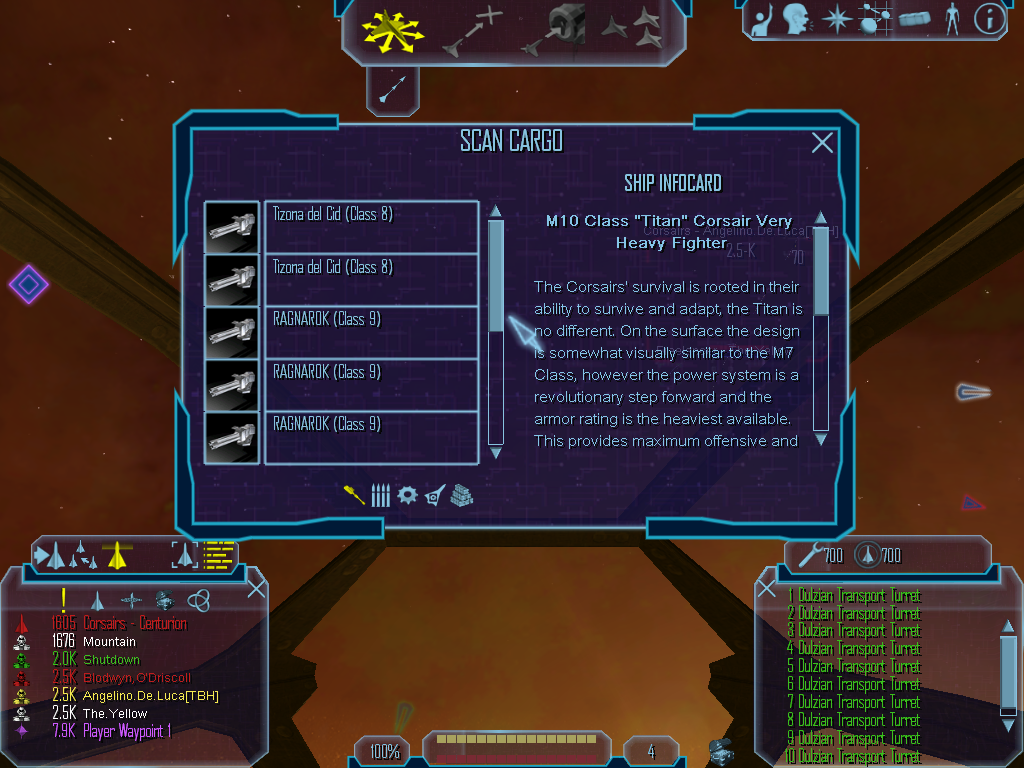Show the commodities category (stacked crates icon)

point(461,495)
